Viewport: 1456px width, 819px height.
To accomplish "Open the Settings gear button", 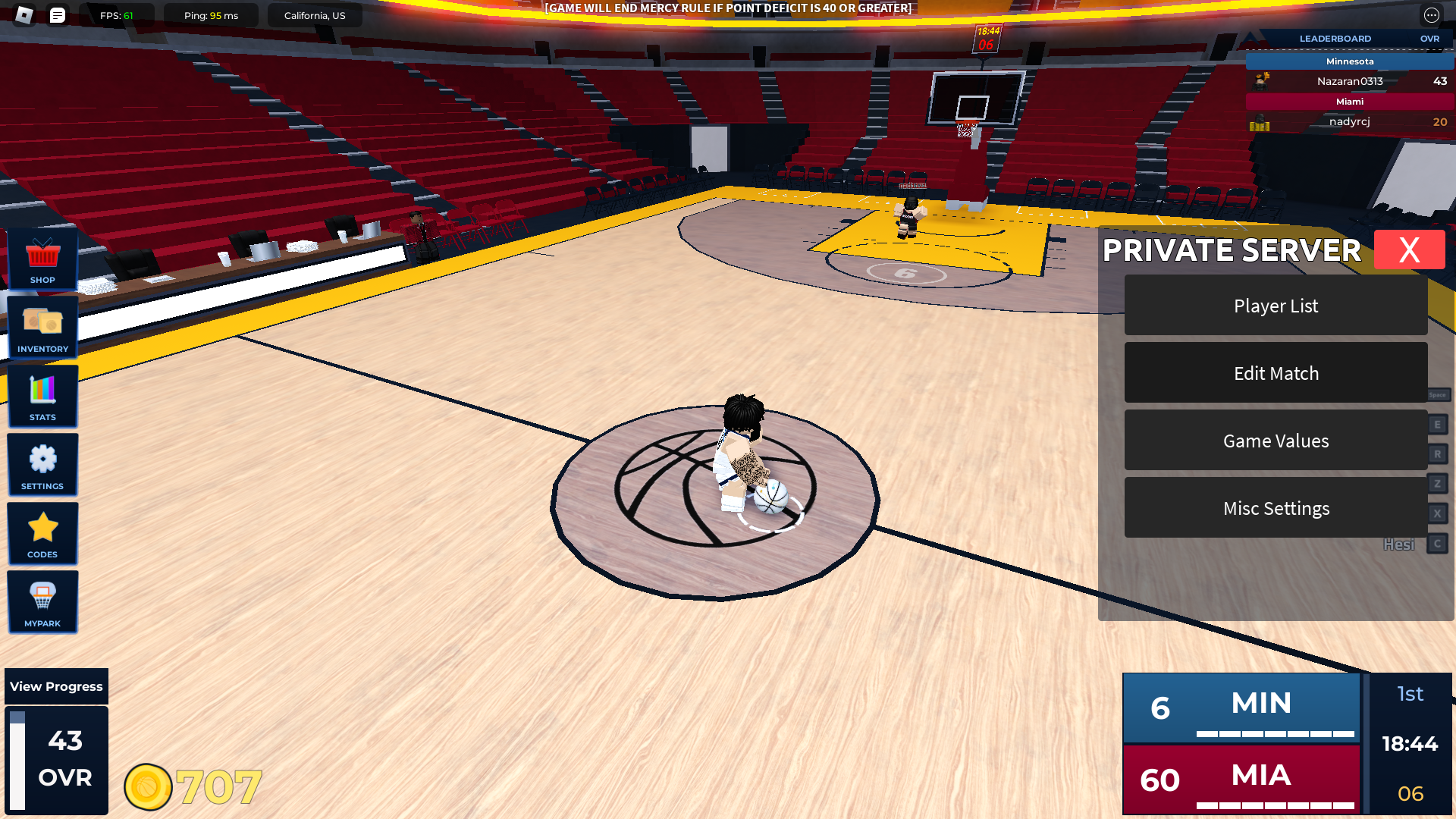I will pyautogui.click(x=42, y=465).
